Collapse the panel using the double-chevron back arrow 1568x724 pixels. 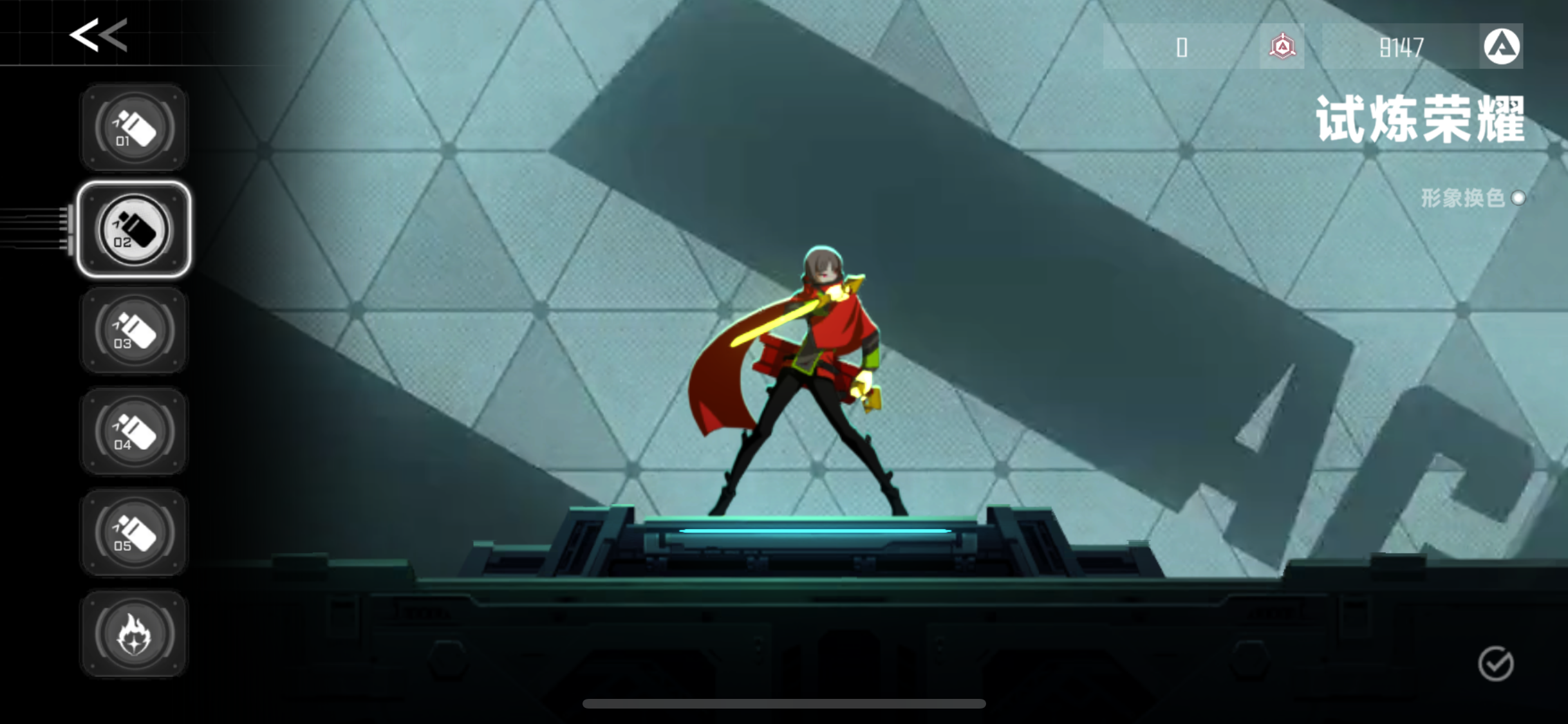click(x=97, y=35)
